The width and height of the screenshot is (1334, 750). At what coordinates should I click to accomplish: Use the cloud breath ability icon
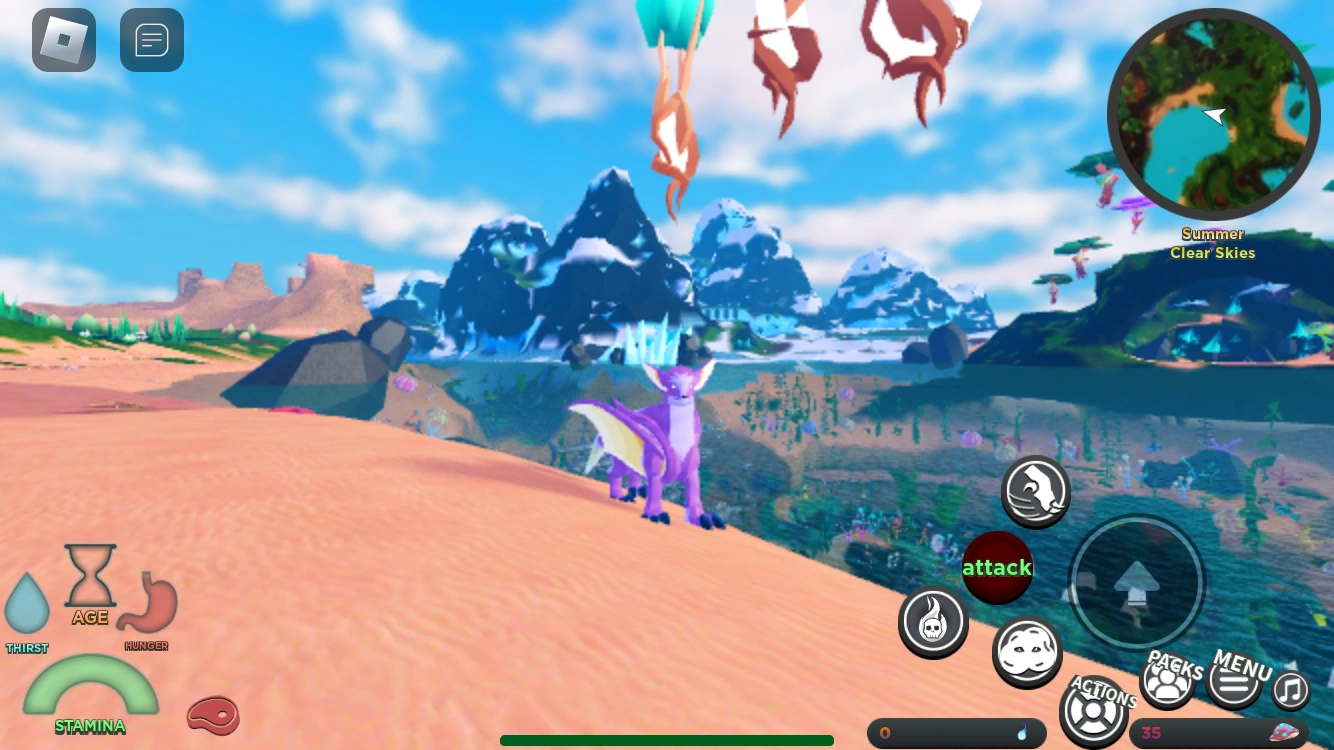click(1027, 652)
